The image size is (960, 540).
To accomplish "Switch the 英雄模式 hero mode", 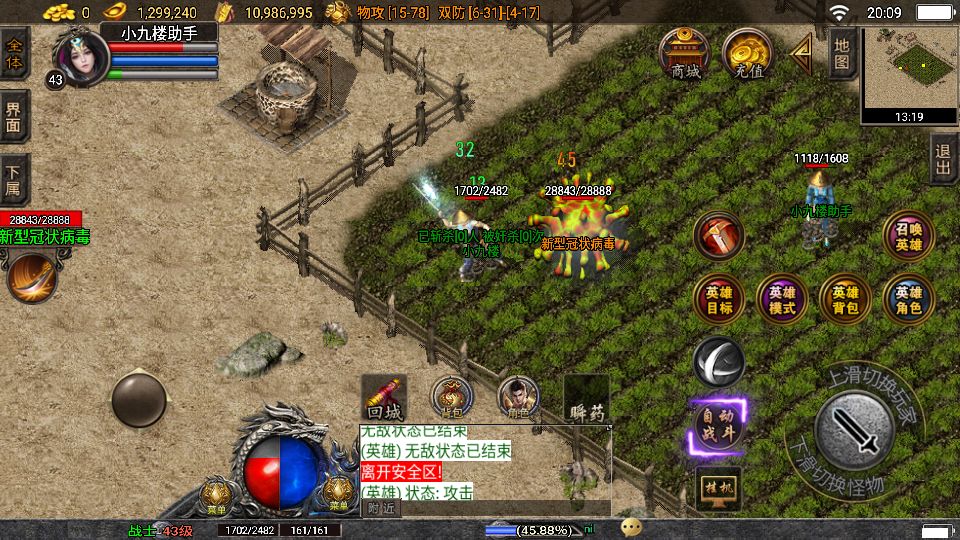I will (x=782, y=299).
